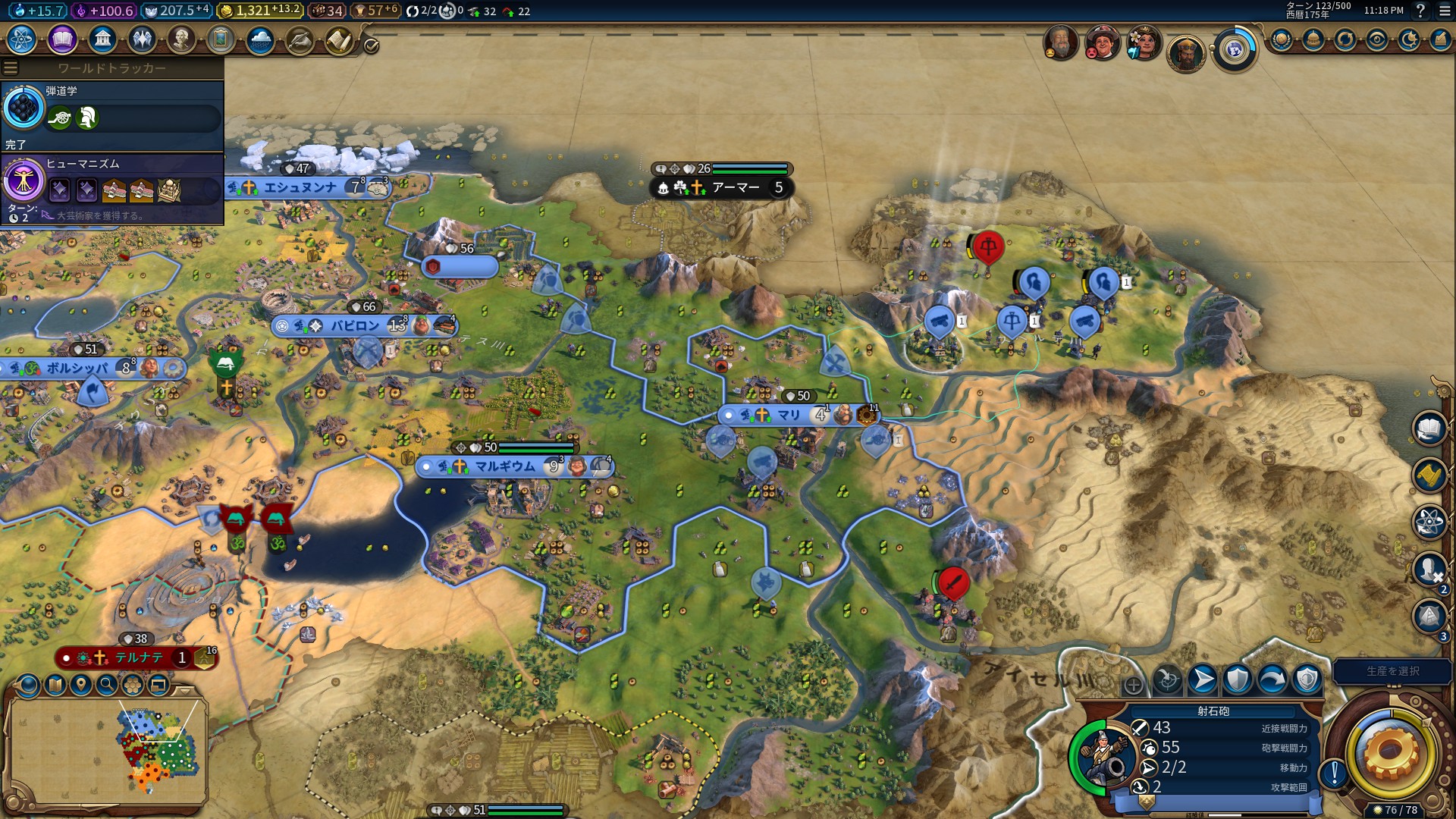Viewport: 1456px width, 819px height.
Task: Open the Civilopedia question mark button
Action: (1420, 11)
